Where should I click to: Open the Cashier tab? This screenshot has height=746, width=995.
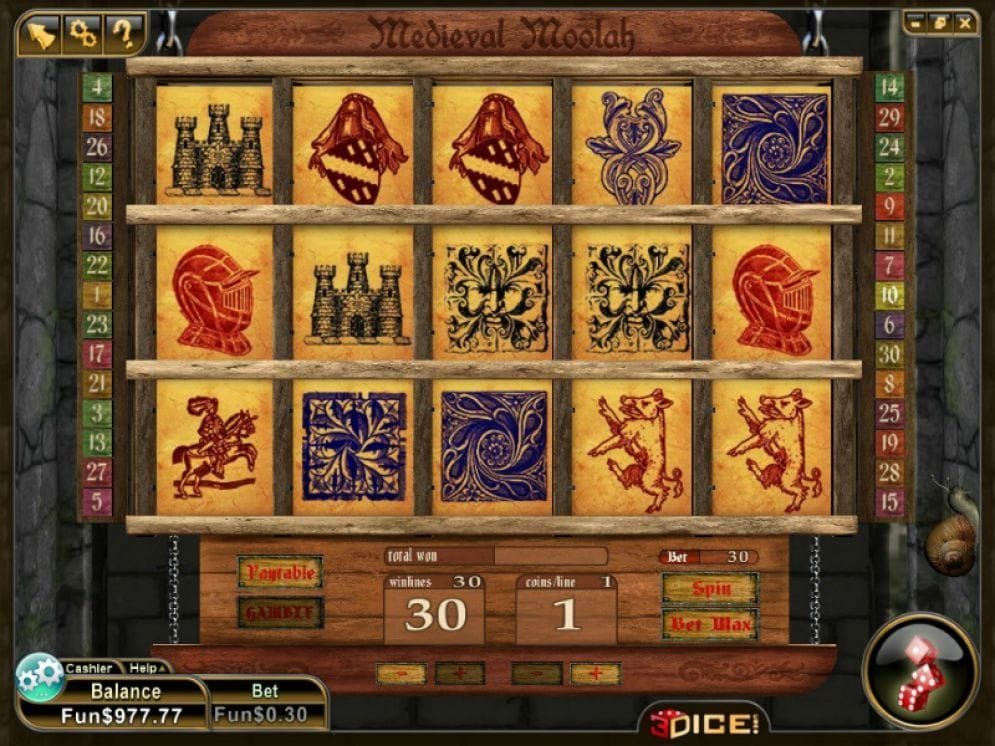point(89,668)
